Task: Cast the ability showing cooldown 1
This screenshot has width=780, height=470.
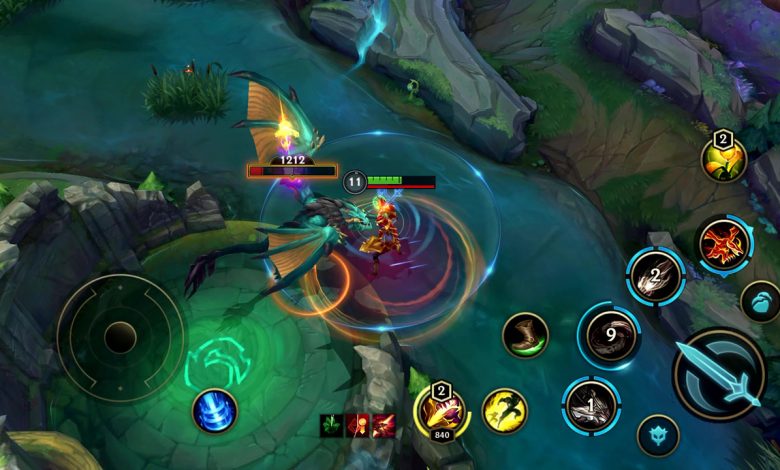Action: [x=592, y=408]
